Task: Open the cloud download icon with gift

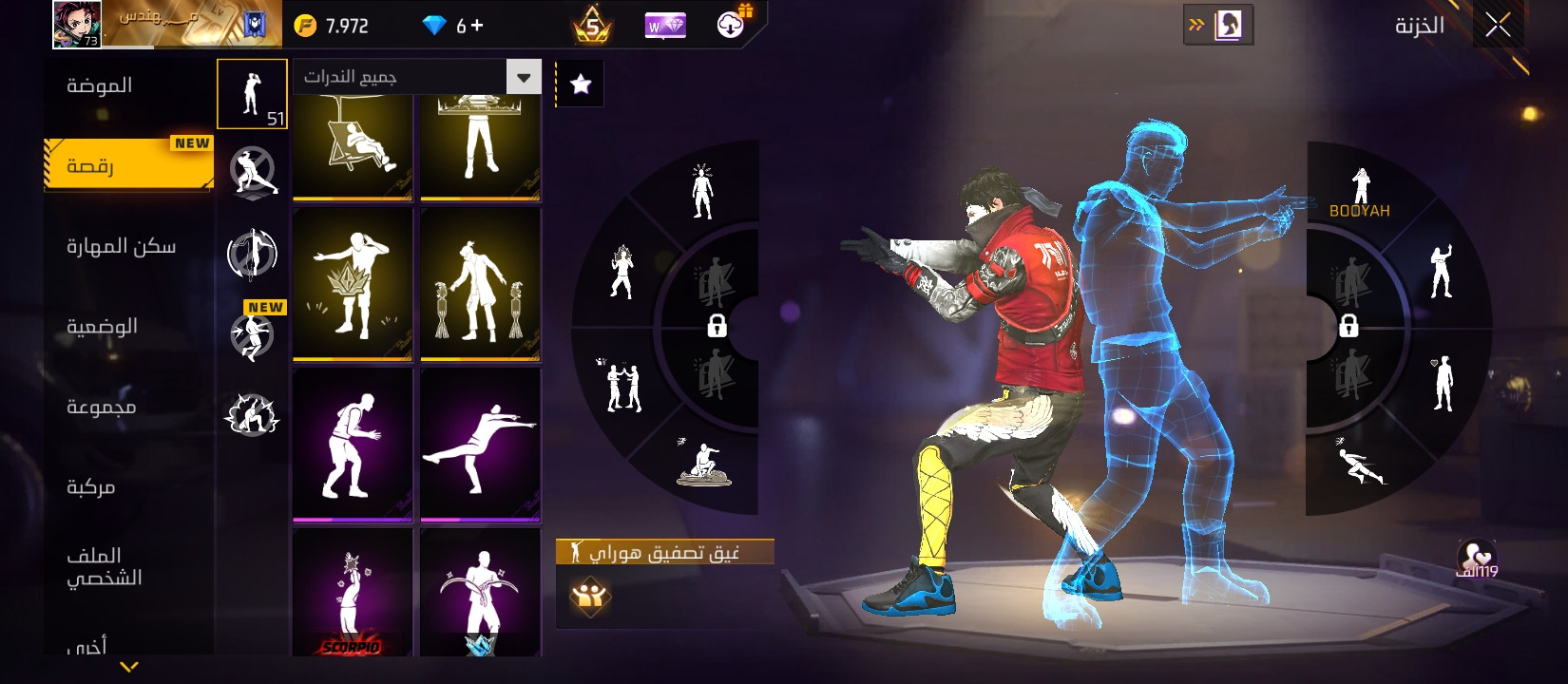Action: [732, 25]
